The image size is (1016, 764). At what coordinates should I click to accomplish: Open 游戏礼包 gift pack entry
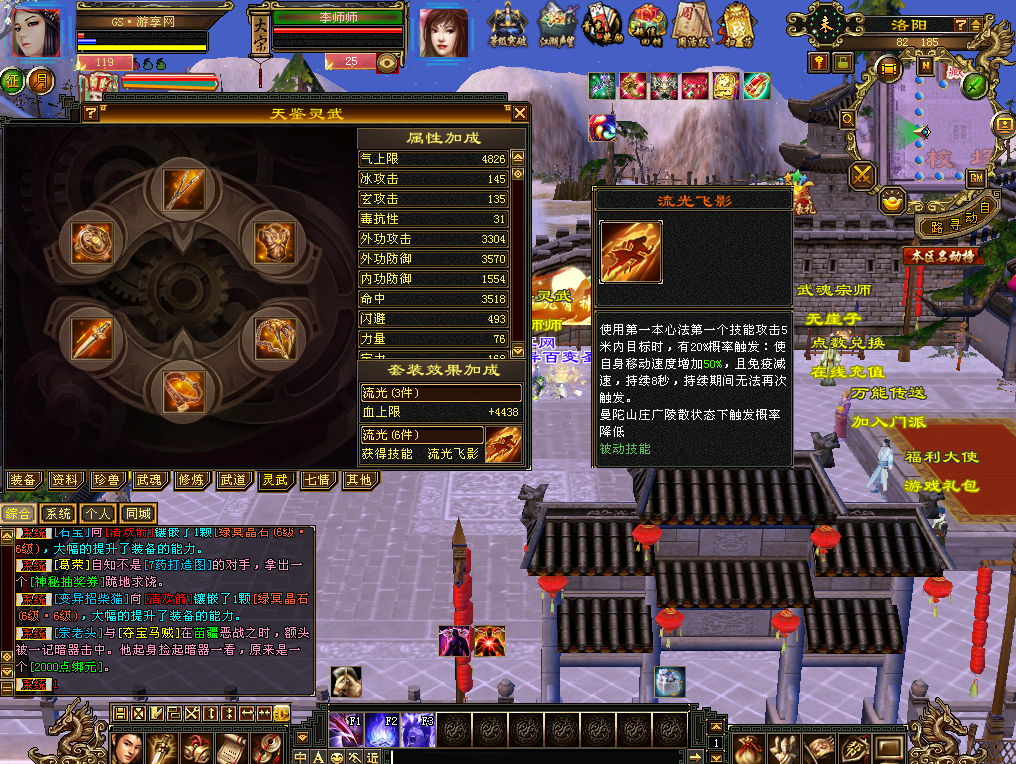[941, 486]
